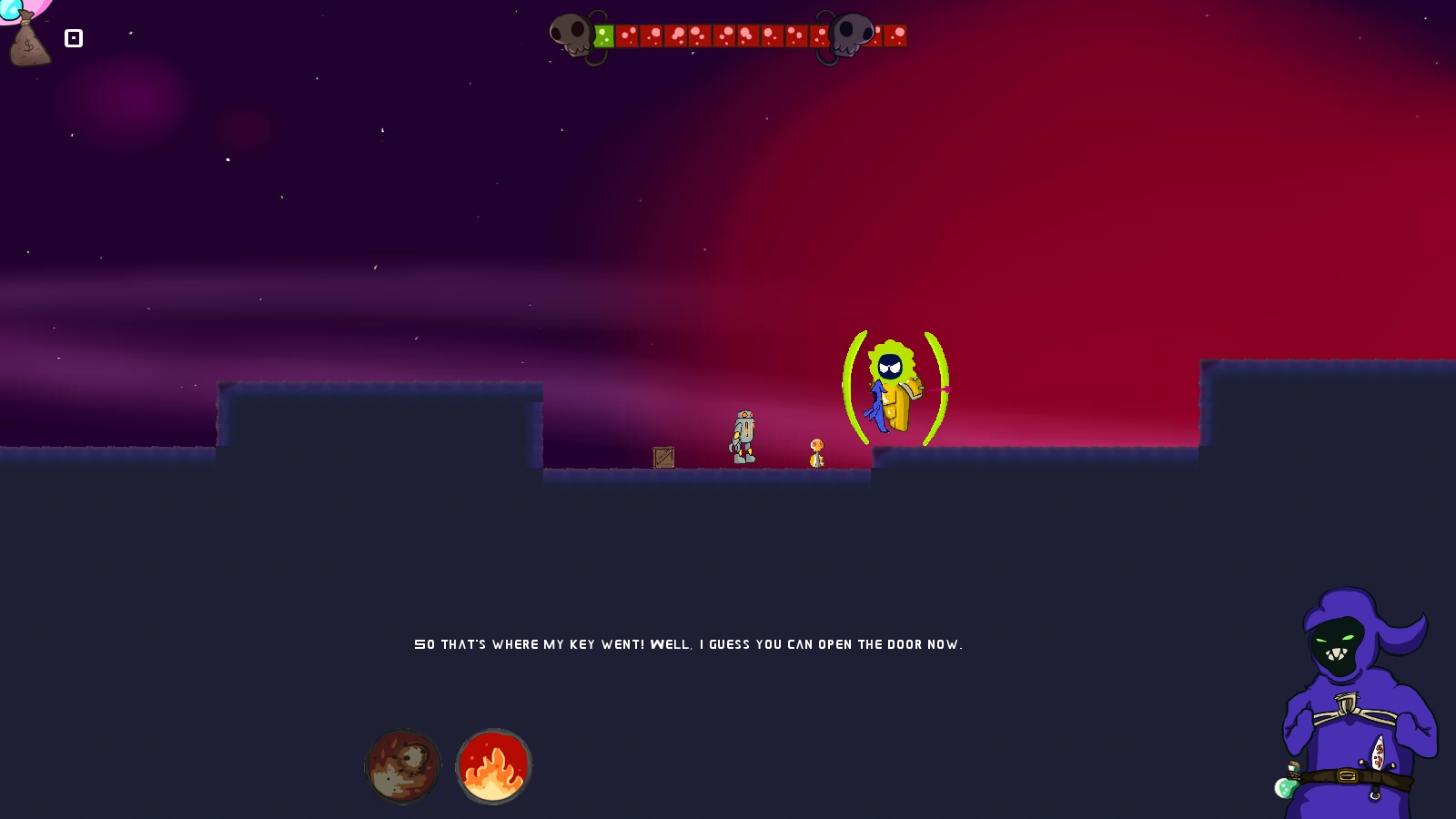Viewport: 1456px width, 819px height.
Task: Click the wooden crate on the platform
Action: [x=663, y=456]
